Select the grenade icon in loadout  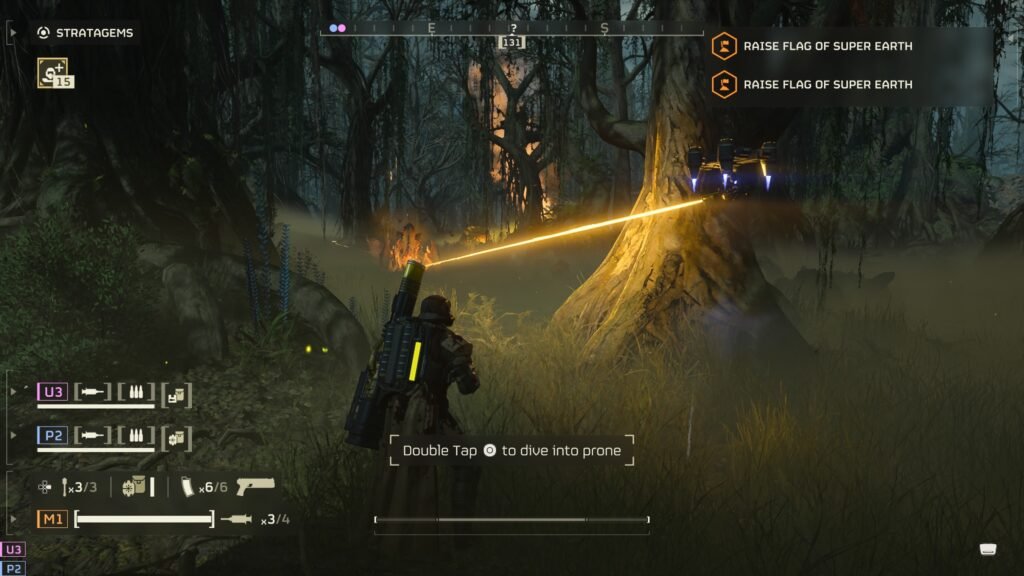pyautogui.click(x=65, y=487)
